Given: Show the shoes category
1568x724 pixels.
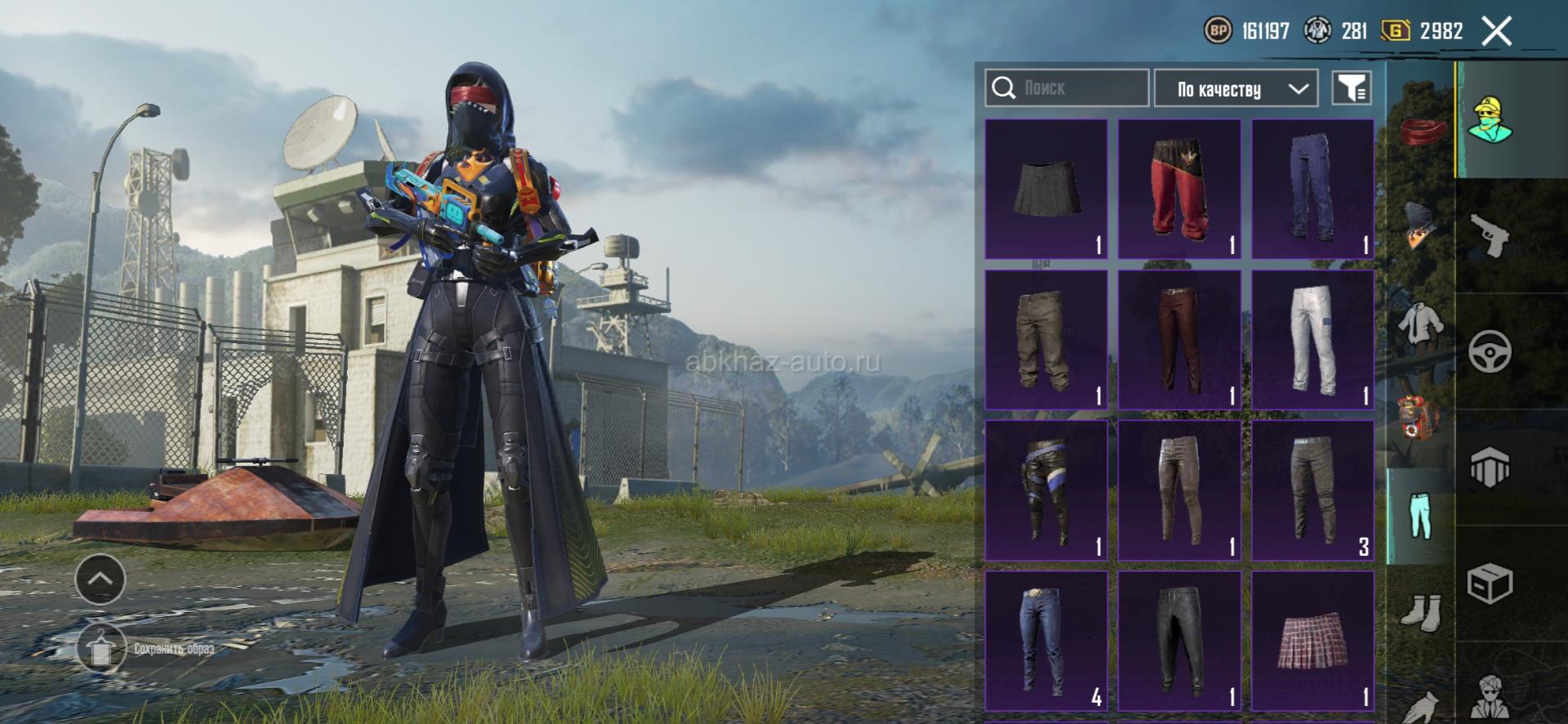Looking at the screenshot, I should (1420, 610).
